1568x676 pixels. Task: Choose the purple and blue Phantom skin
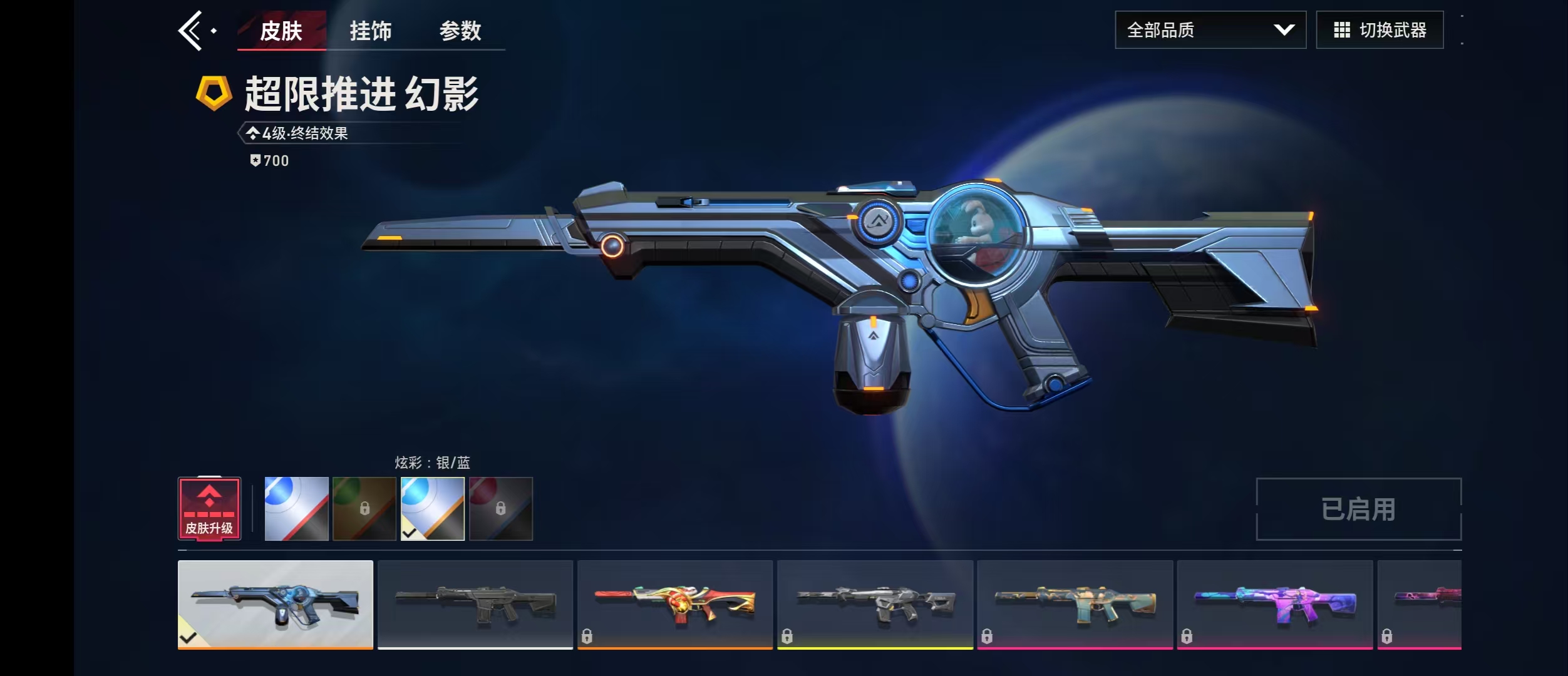coord(1274,604)
